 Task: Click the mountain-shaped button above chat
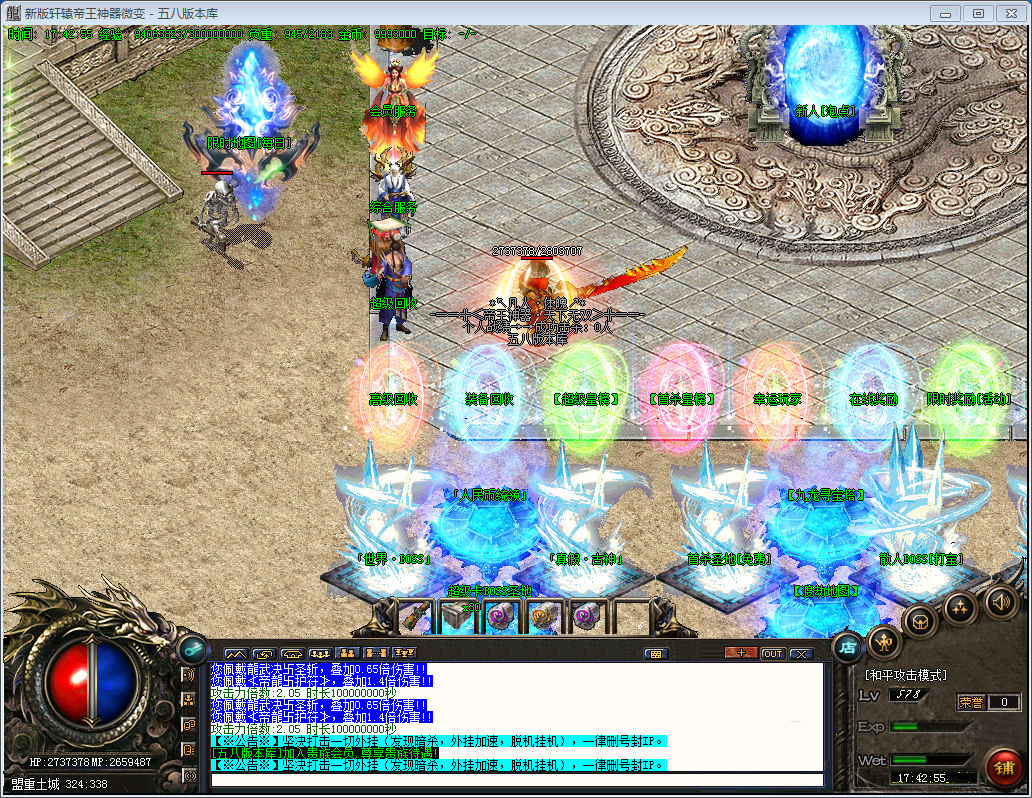[235, 654]
